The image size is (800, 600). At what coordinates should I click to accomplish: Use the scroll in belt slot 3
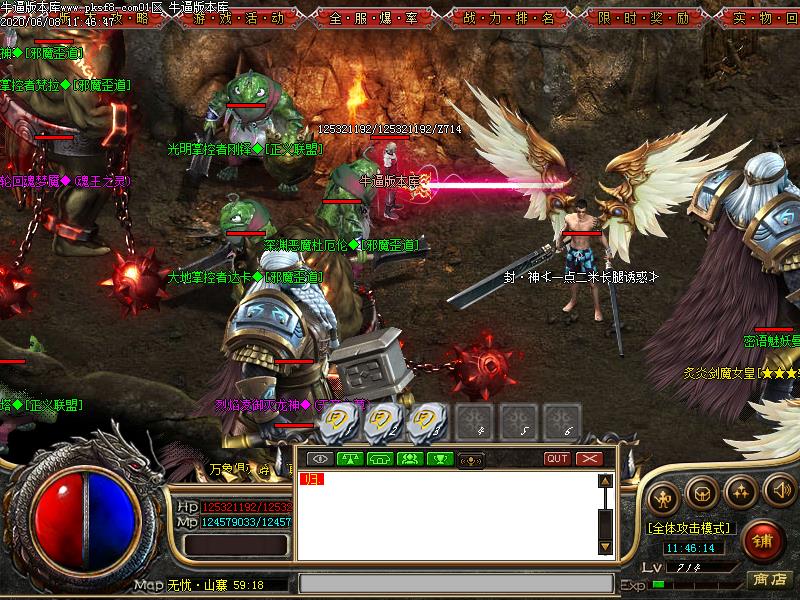[x=427, y=421]
